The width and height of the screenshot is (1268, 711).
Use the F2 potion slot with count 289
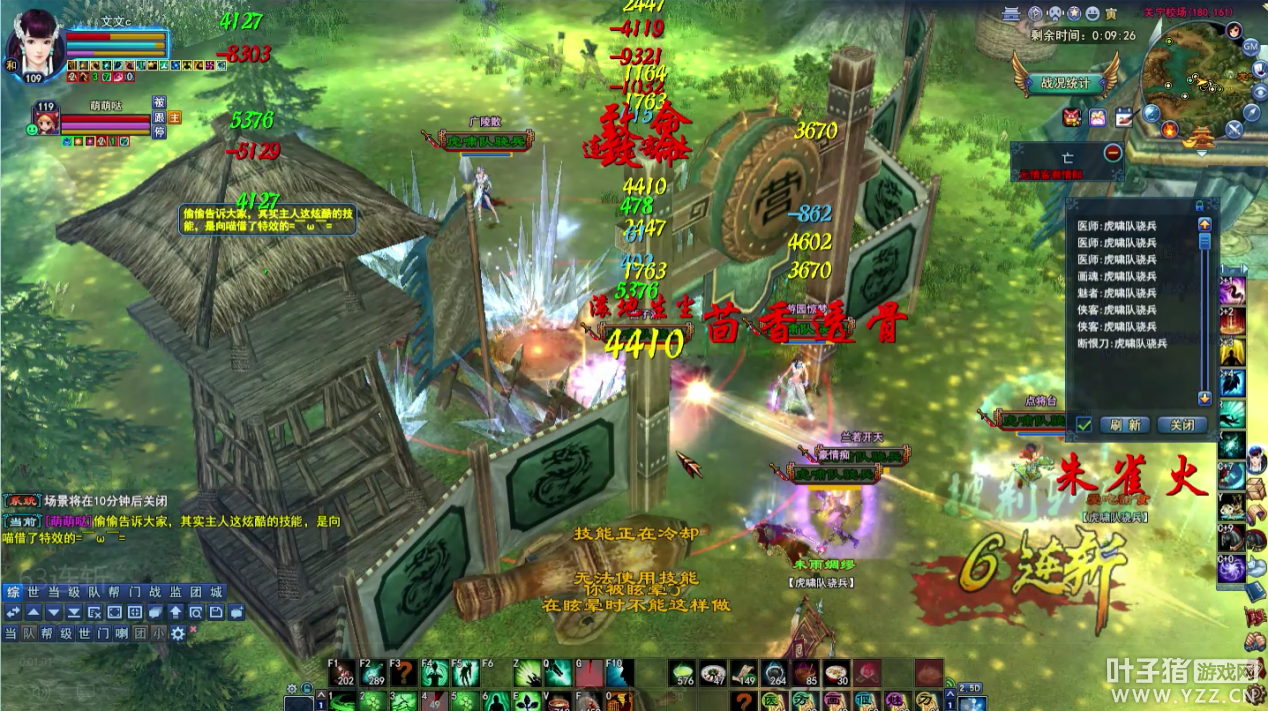click(374, 673)
